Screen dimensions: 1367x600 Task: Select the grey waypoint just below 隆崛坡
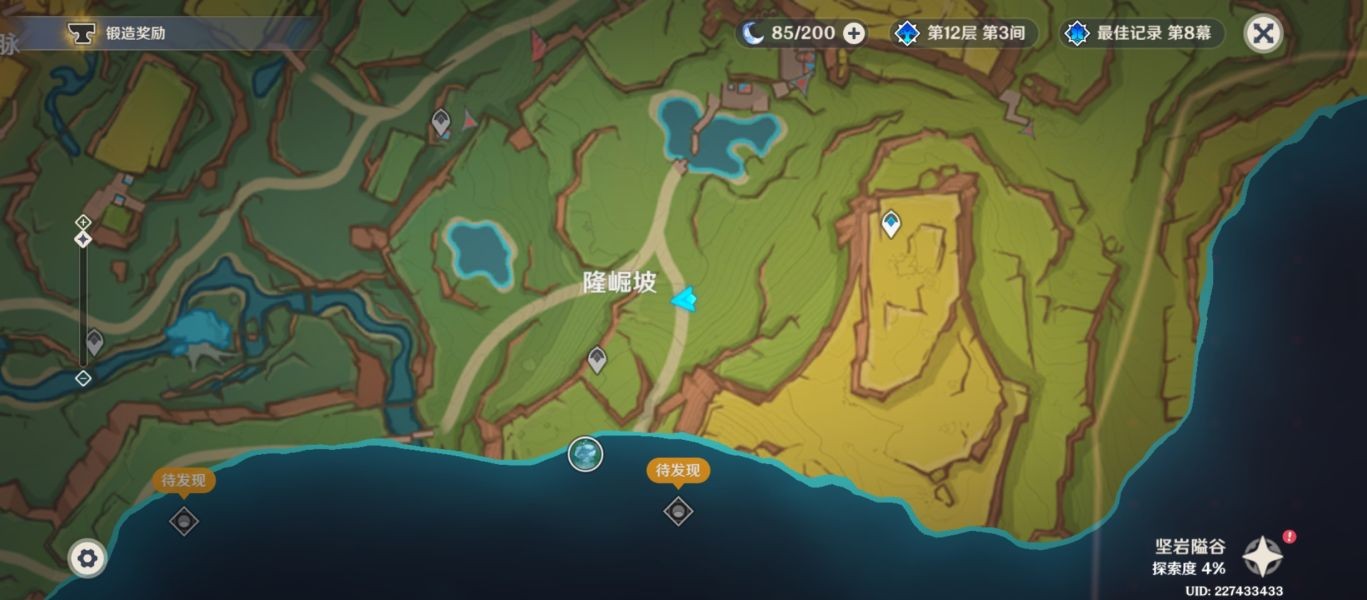click(597, 359)
